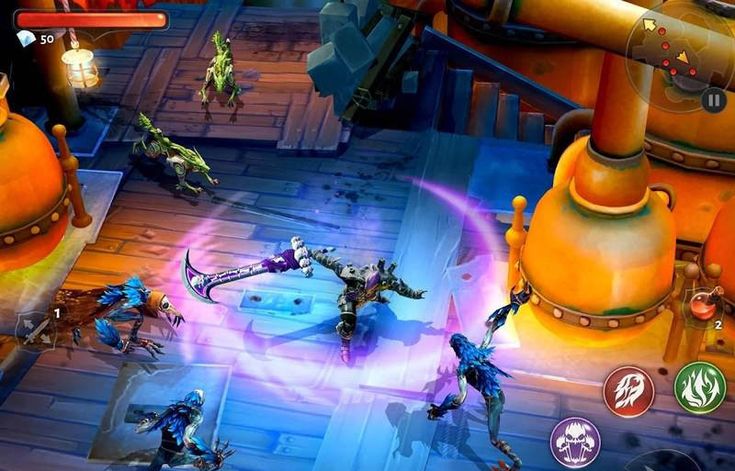The image size is (735, 471).
Task: Tap the sword weapon swap icon
Action: [37, 331]
